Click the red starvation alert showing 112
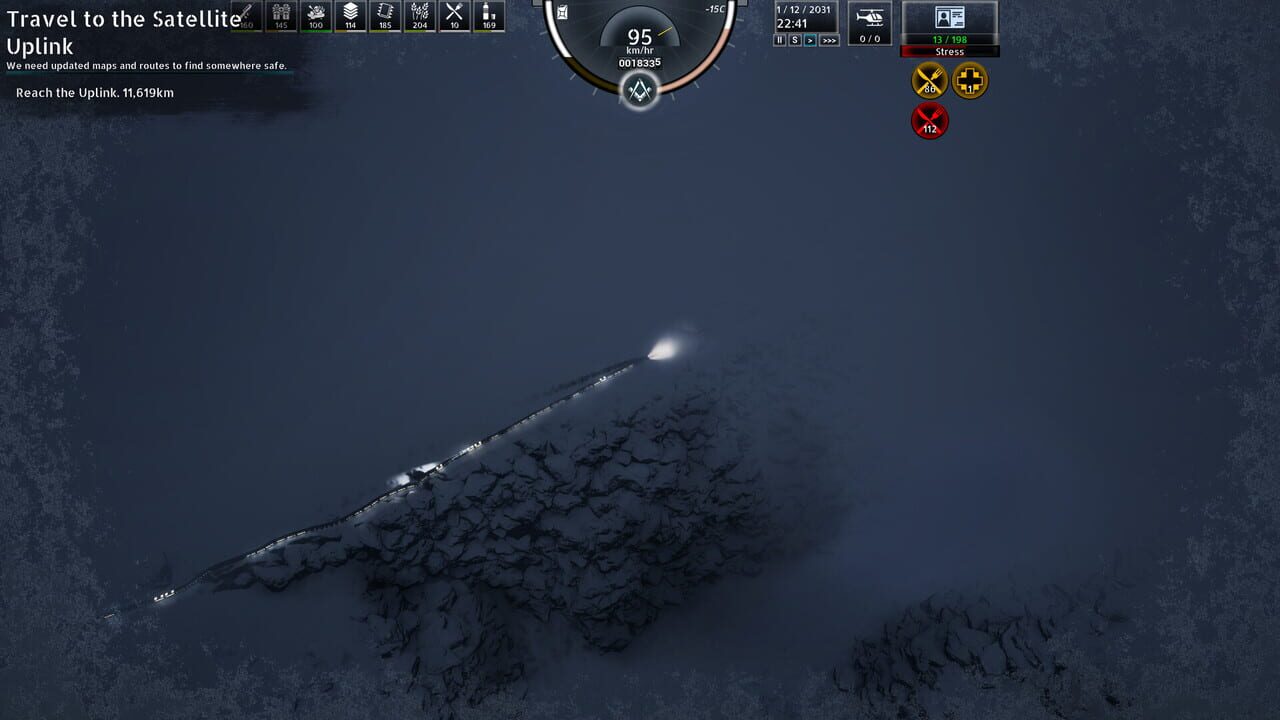 tap(929, 120)
